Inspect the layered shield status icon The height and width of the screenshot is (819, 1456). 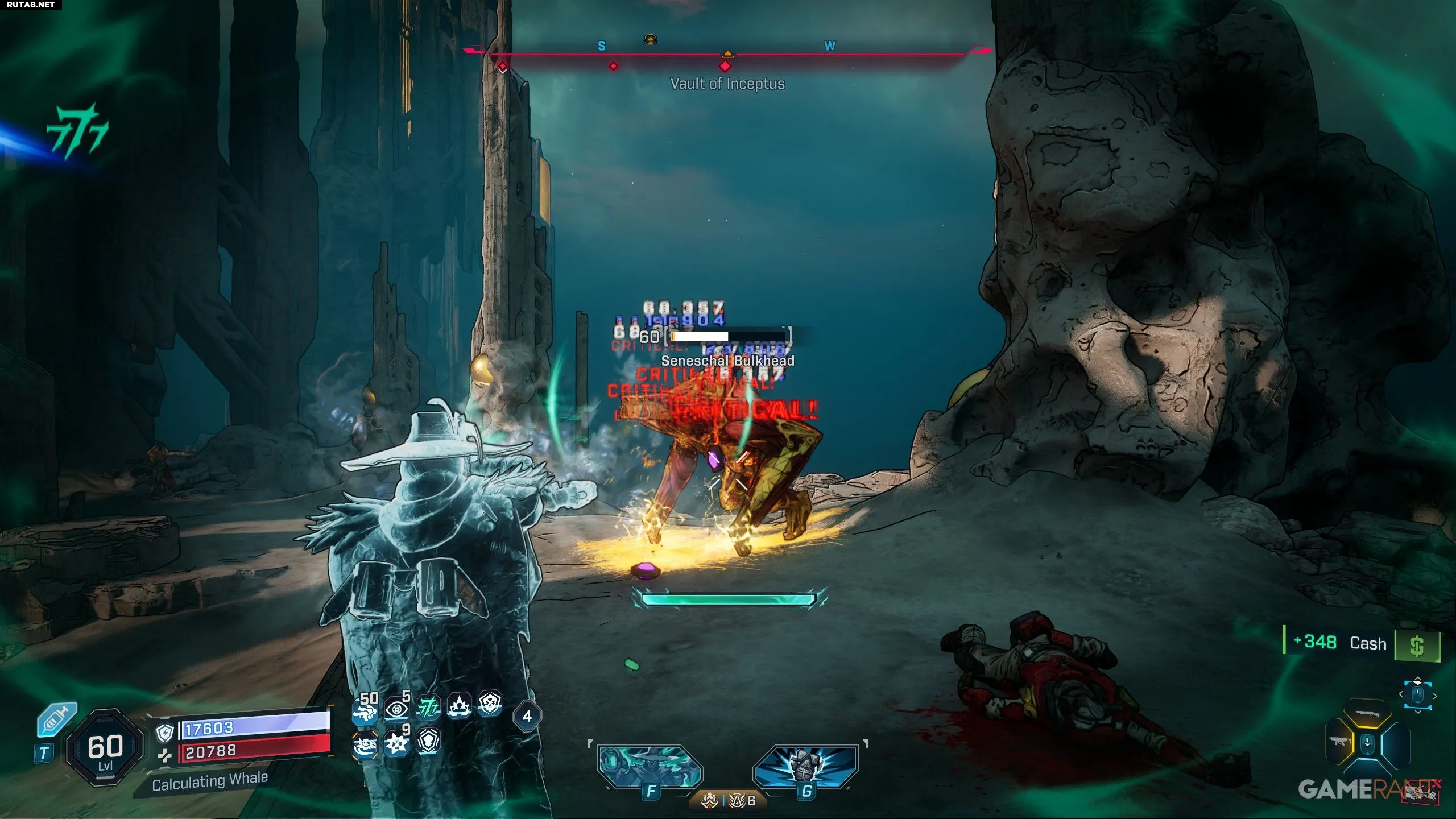click(x=428, y=742)
